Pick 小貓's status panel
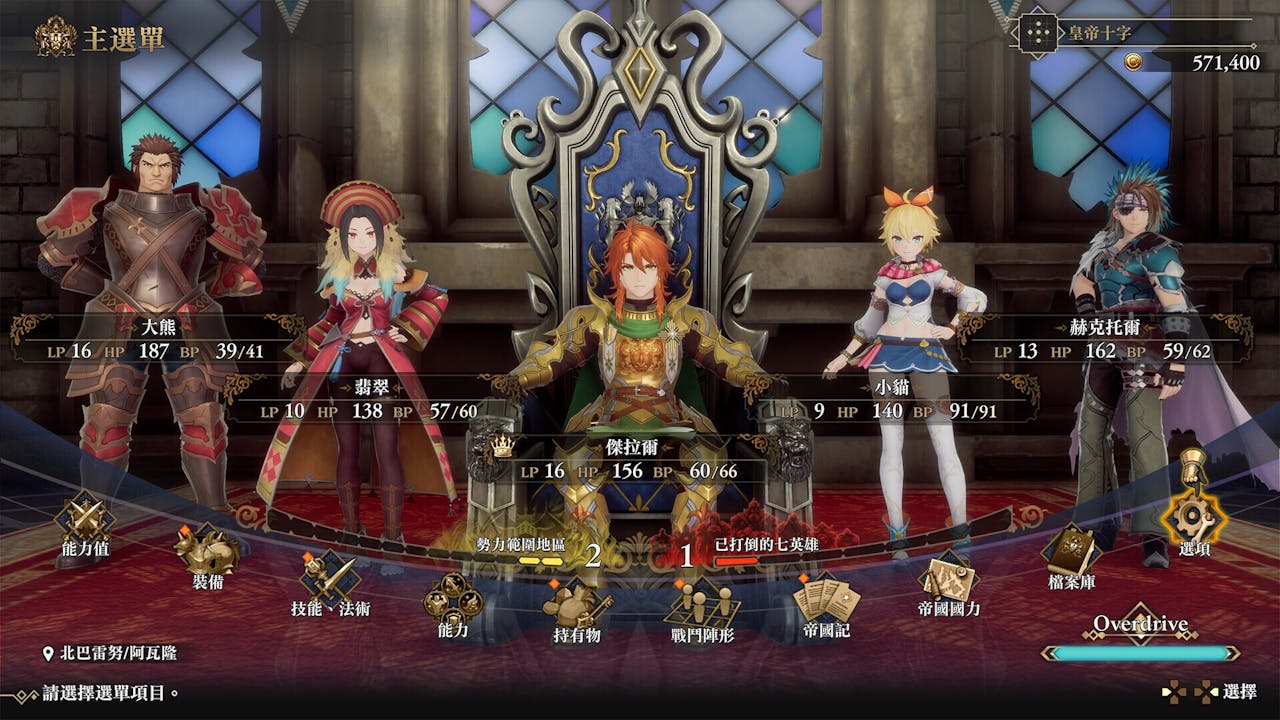This screenshot has width=1280, height=720. point(890,399)
